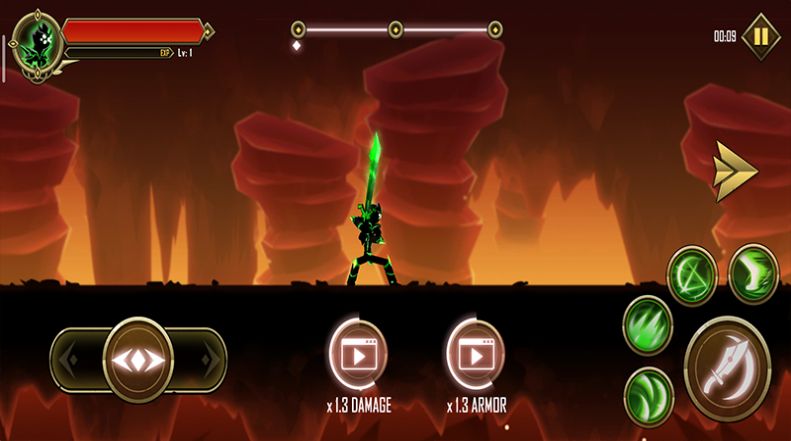The width and height of the screenshot is (791, 441).
Task: Watch ad for x1.3 Damage boost
Action: pos(357,354)
